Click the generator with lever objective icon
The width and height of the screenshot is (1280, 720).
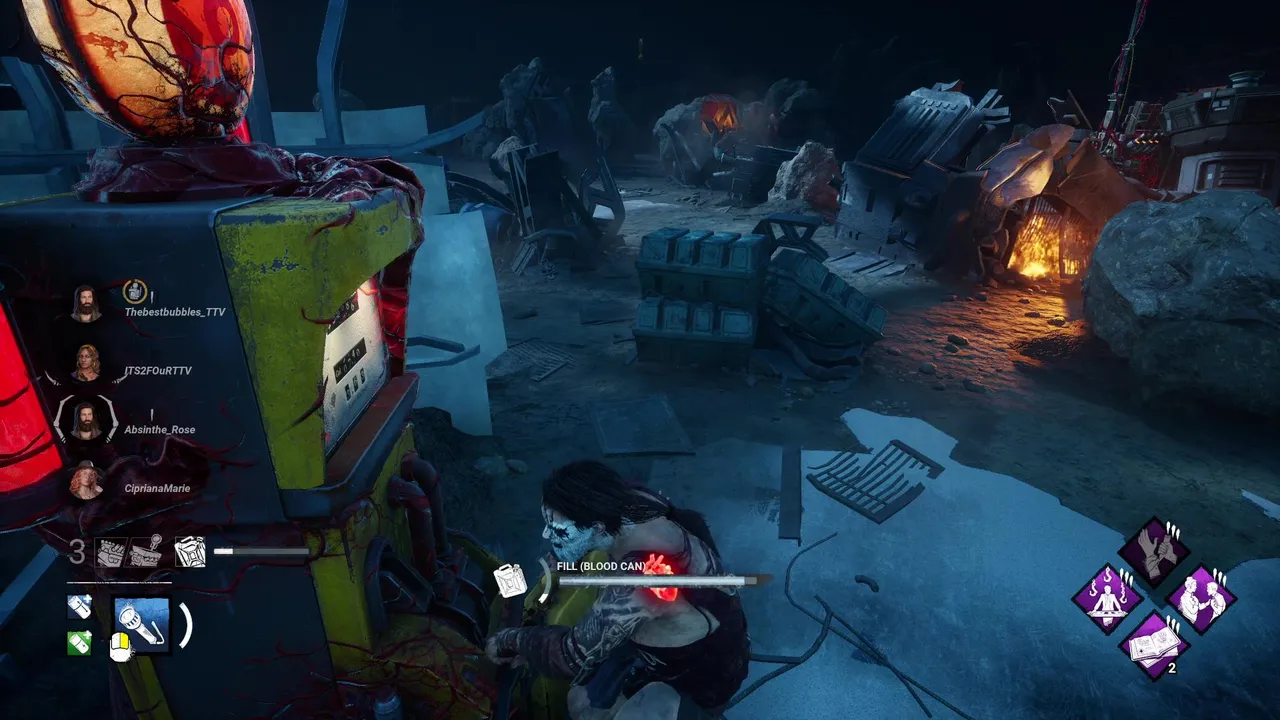point(145,551)
